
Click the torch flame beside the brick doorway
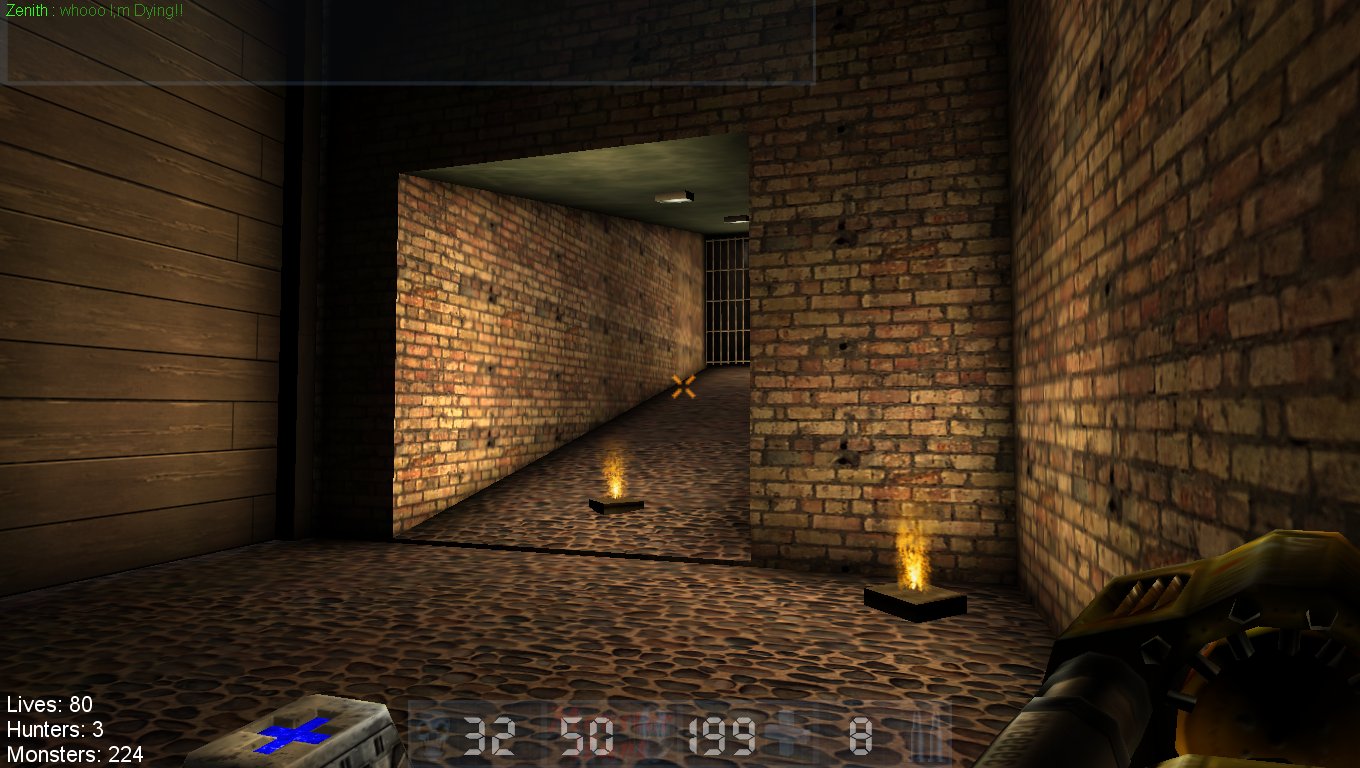915,560
